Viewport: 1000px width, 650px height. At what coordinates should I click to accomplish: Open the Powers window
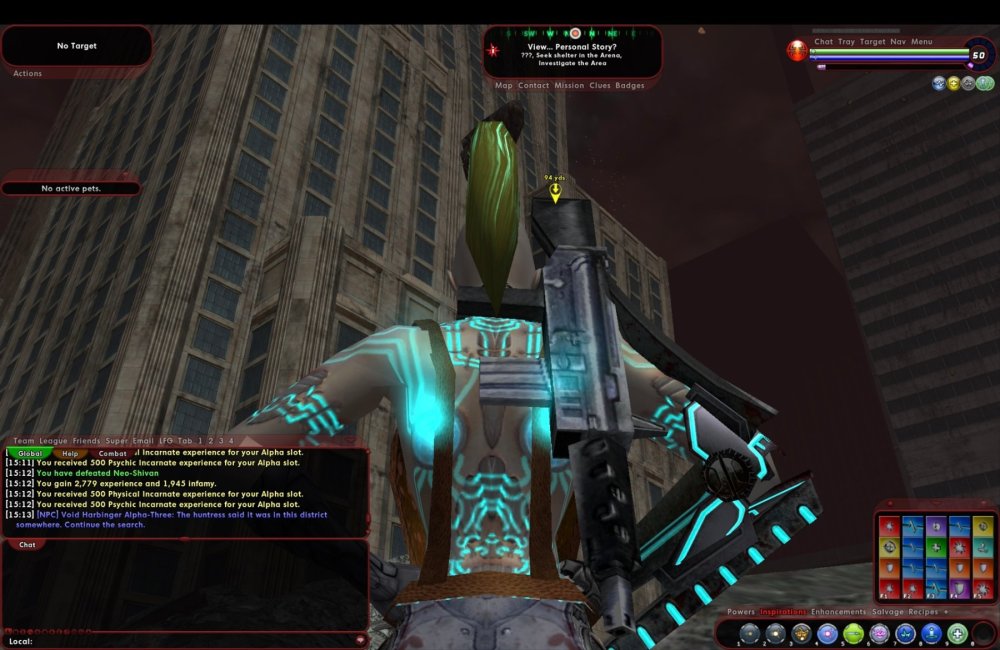(741, 612)
